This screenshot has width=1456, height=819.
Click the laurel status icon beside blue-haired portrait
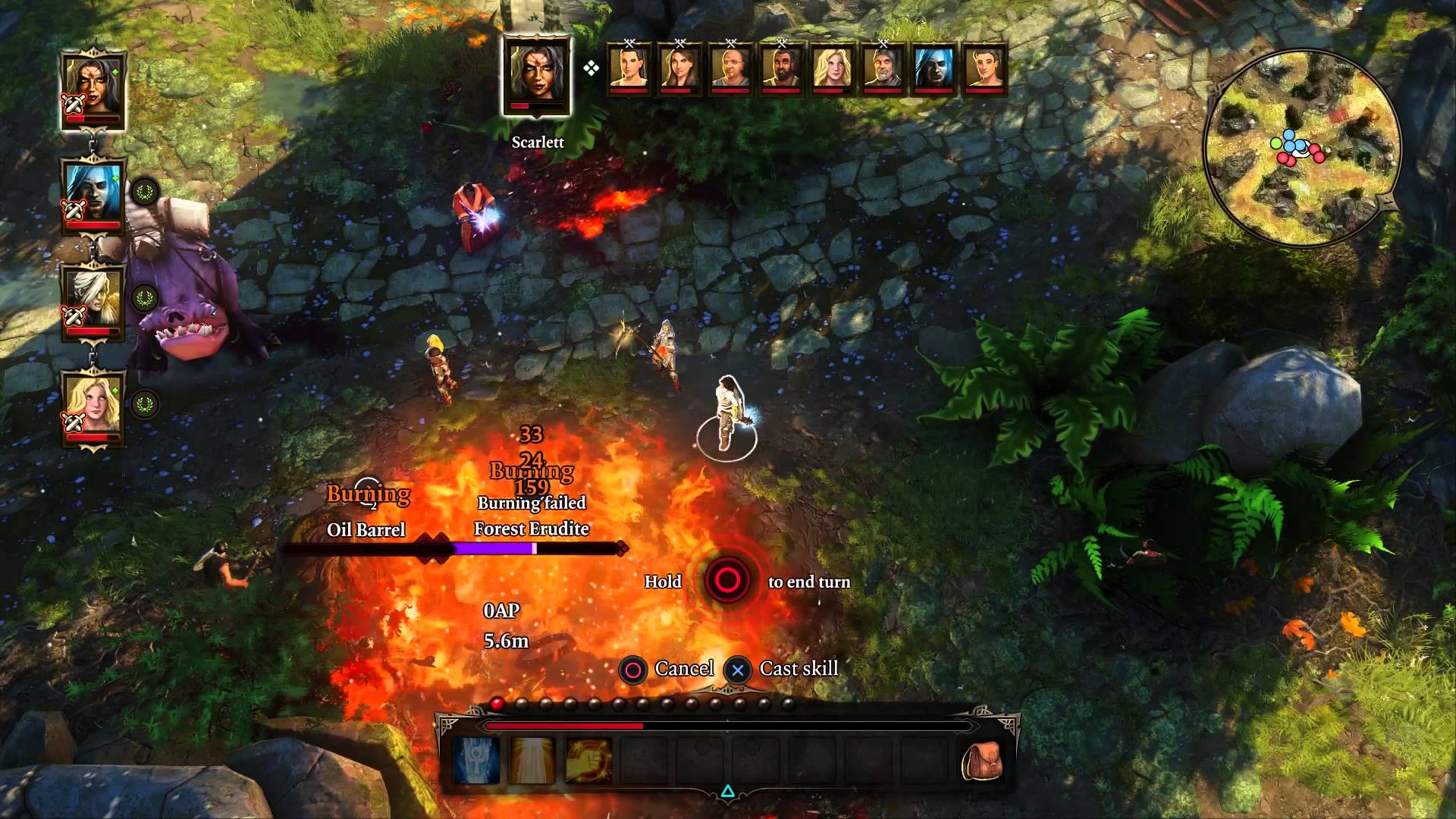point(144,192)
